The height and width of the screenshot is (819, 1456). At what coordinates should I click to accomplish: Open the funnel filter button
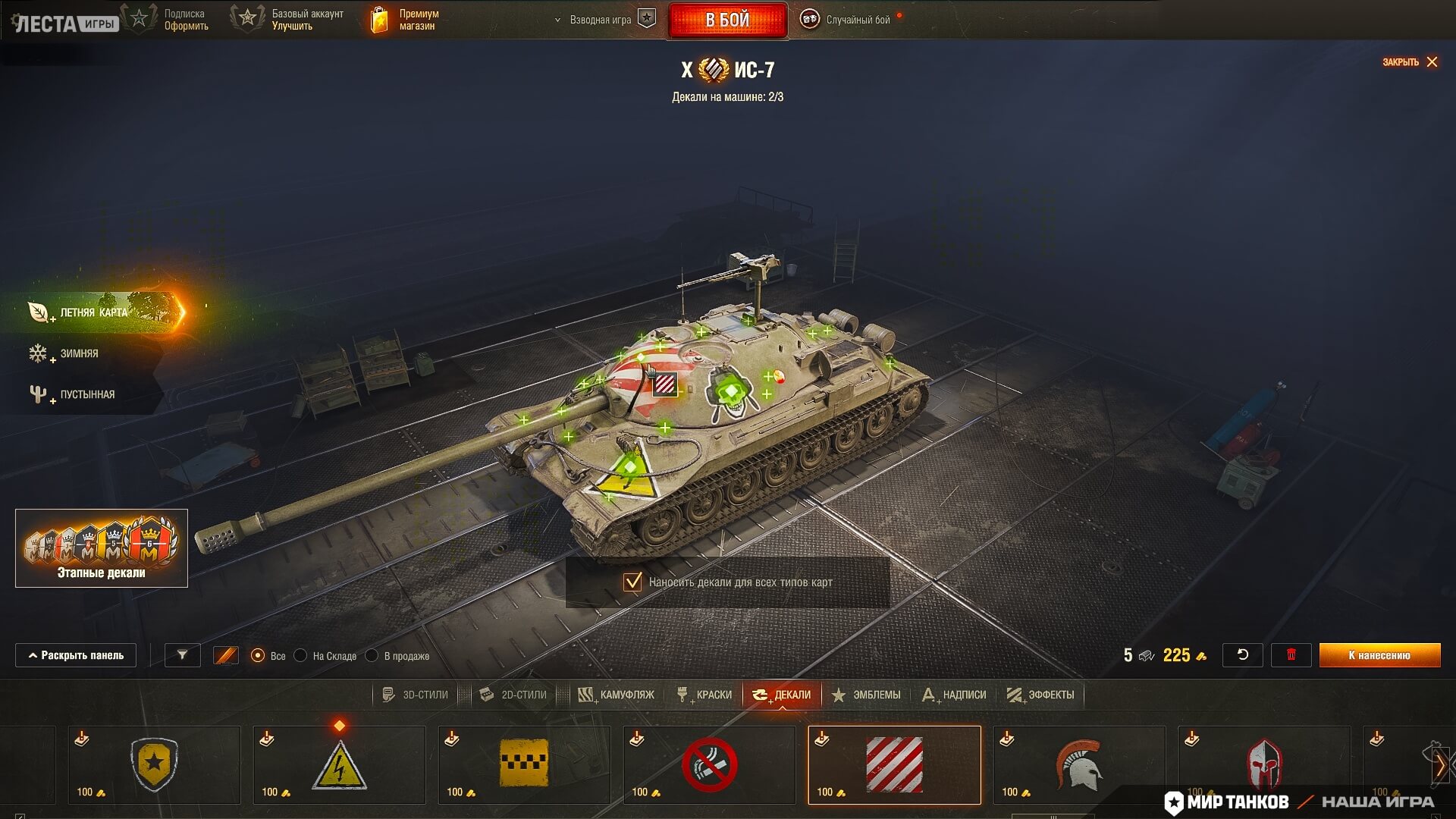coord(182,655)
